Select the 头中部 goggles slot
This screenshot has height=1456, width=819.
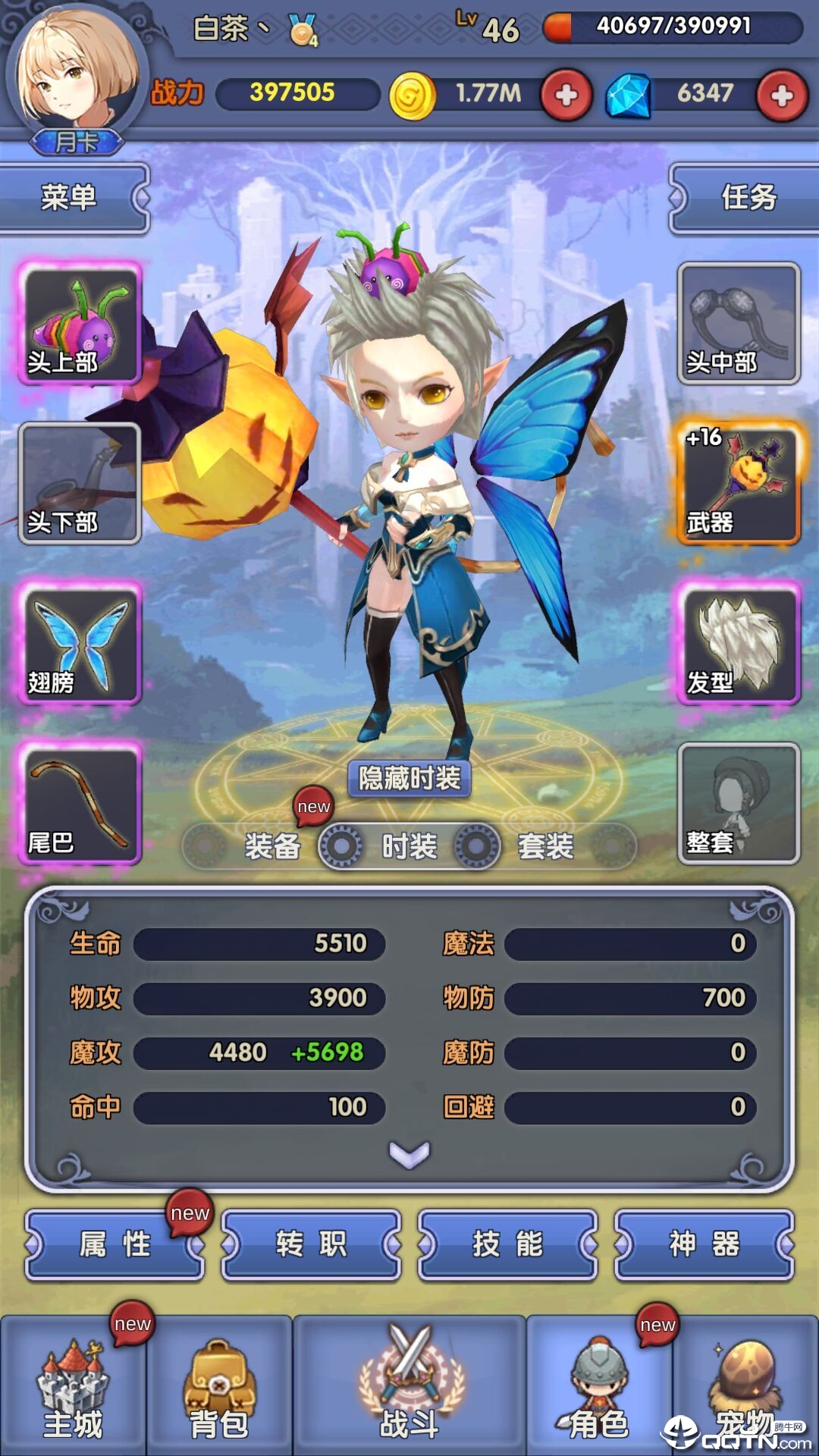739,324
